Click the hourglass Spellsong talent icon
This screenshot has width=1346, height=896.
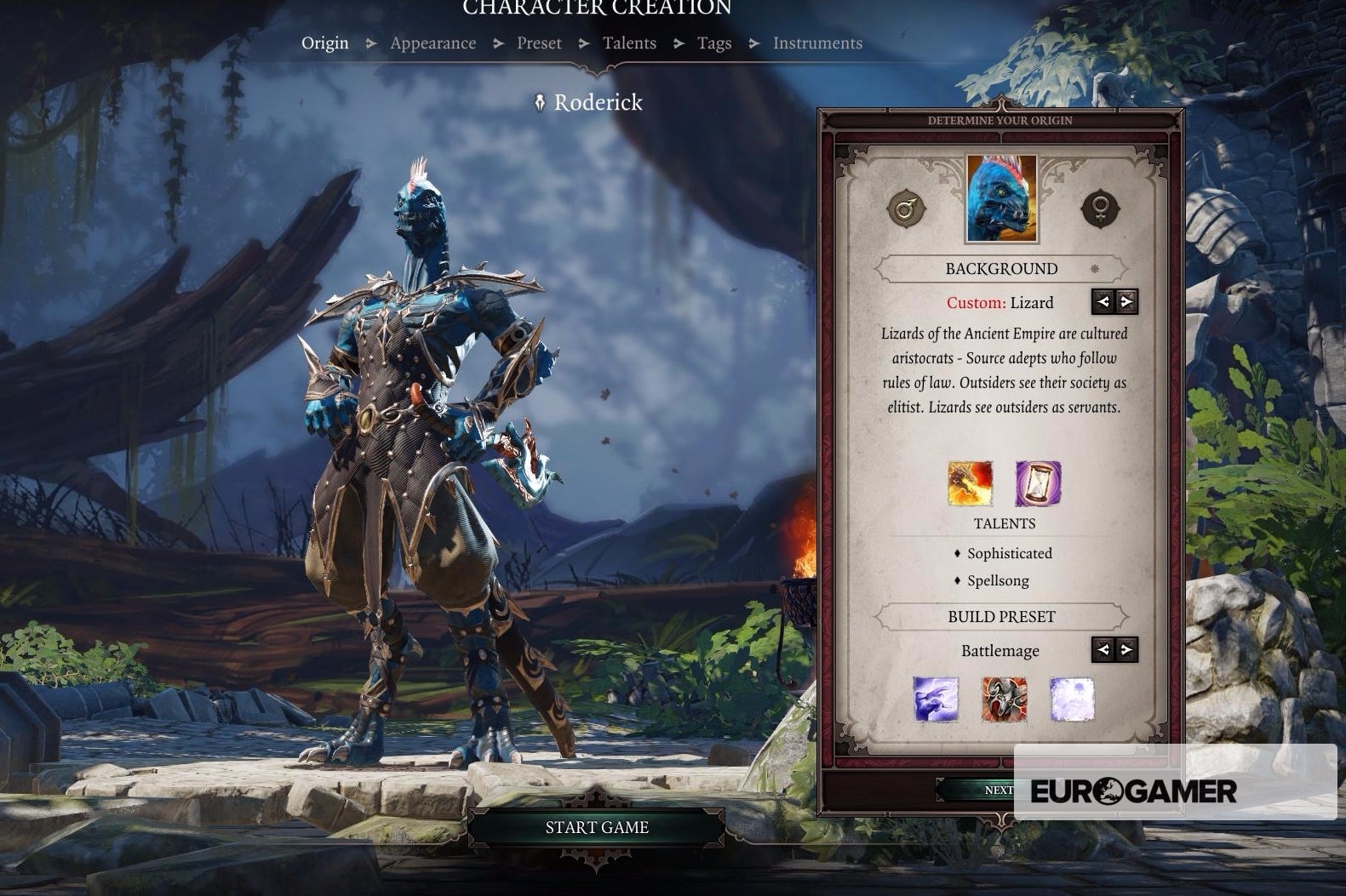pos(1037,483)
